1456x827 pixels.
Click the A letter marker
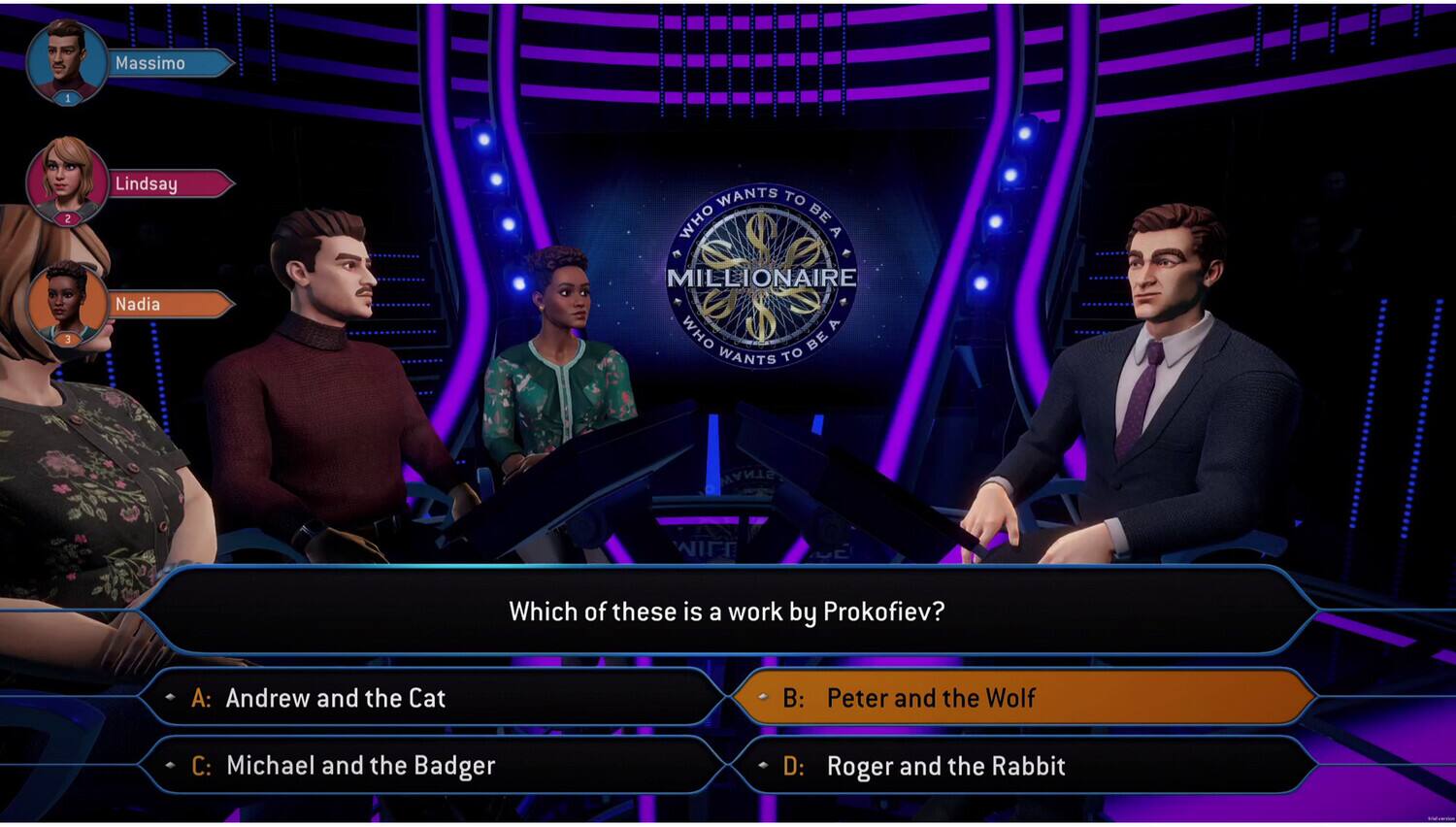click(x=201, y=698)
